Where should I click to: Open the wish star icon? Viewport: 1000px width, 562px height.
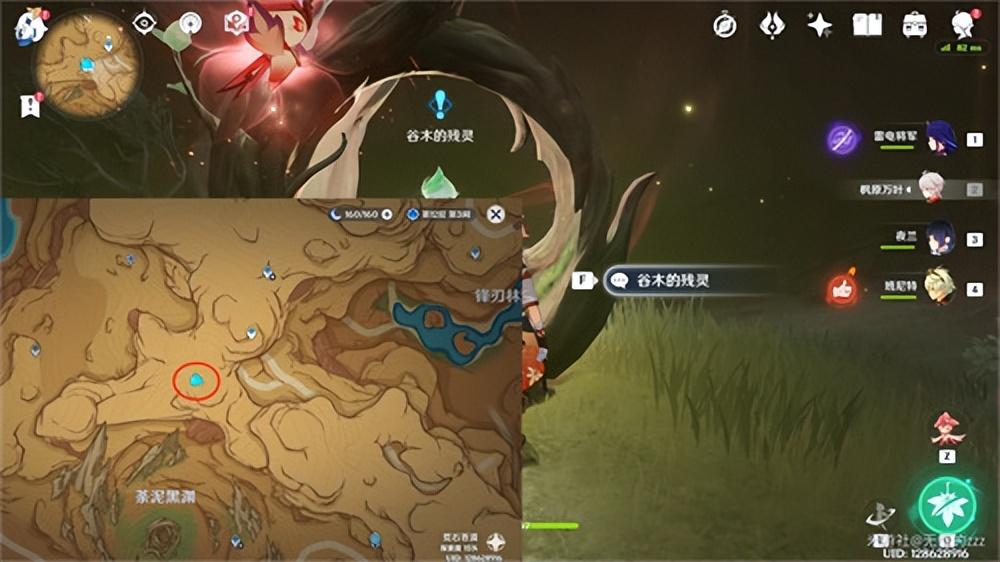(820, 26)
